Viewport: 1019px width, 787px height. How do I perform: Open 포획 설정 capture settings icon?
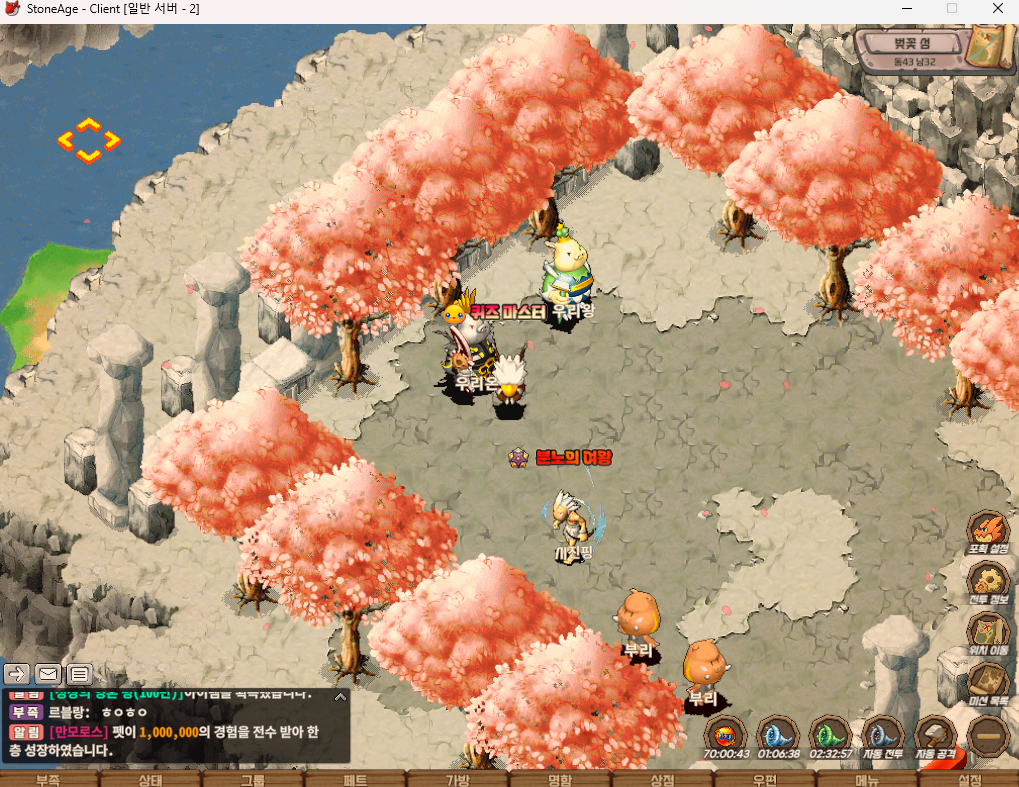tap(988, 531)
